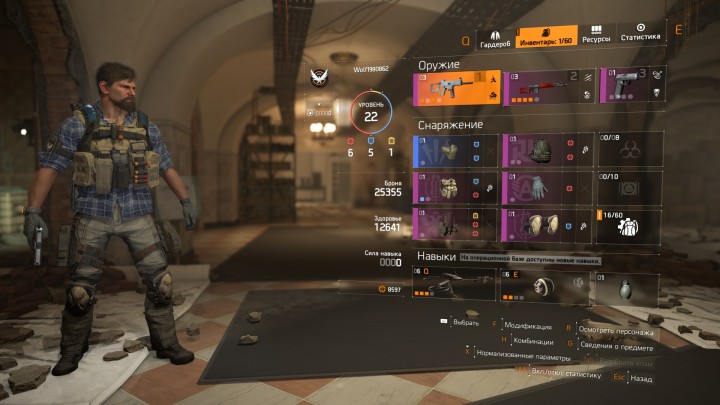Open the biohazard contaminated items slot
The height and width of the screenshot is (405, 720).
pyautogui.click(x=629, y=150)
